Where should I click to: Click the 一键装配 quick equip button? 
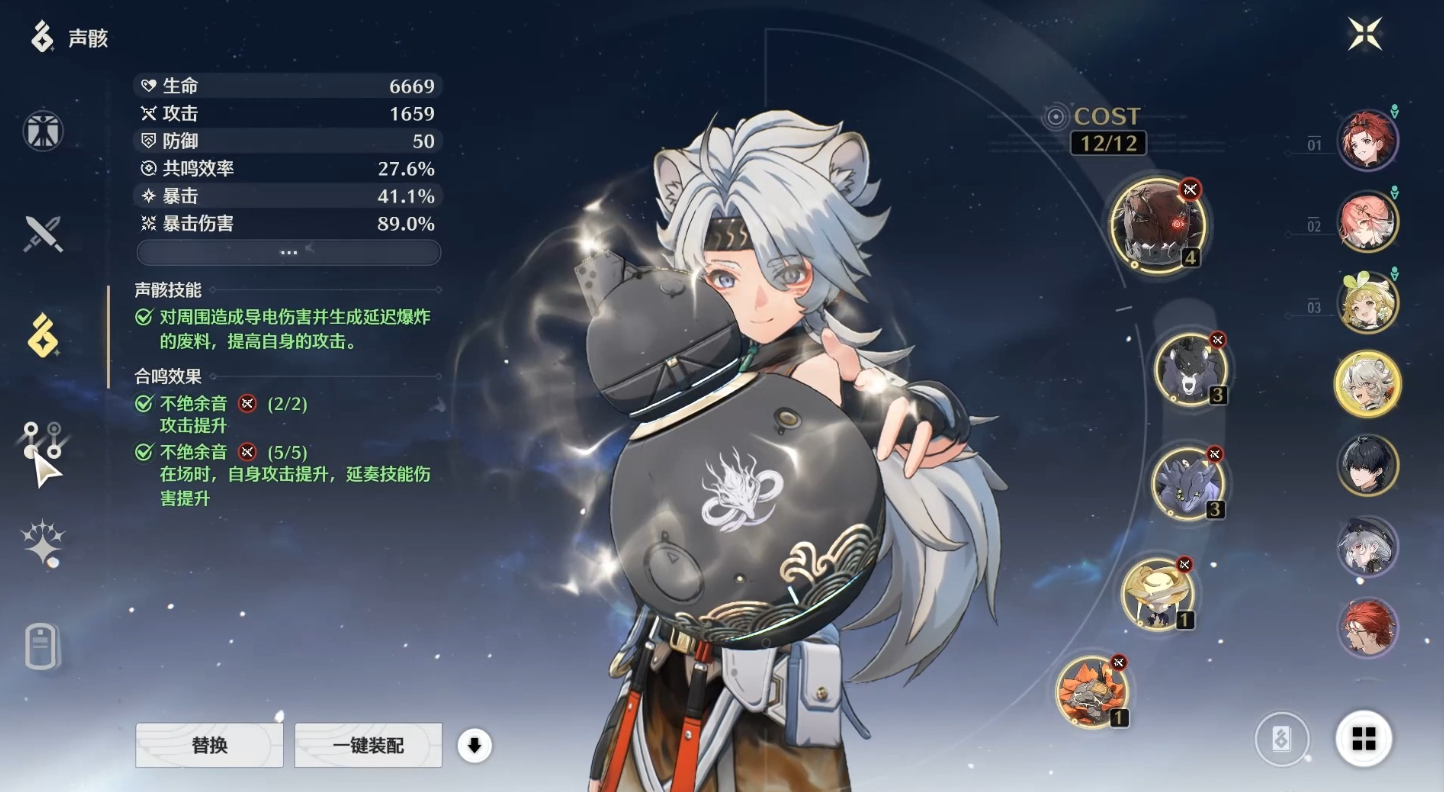[367, 745]
